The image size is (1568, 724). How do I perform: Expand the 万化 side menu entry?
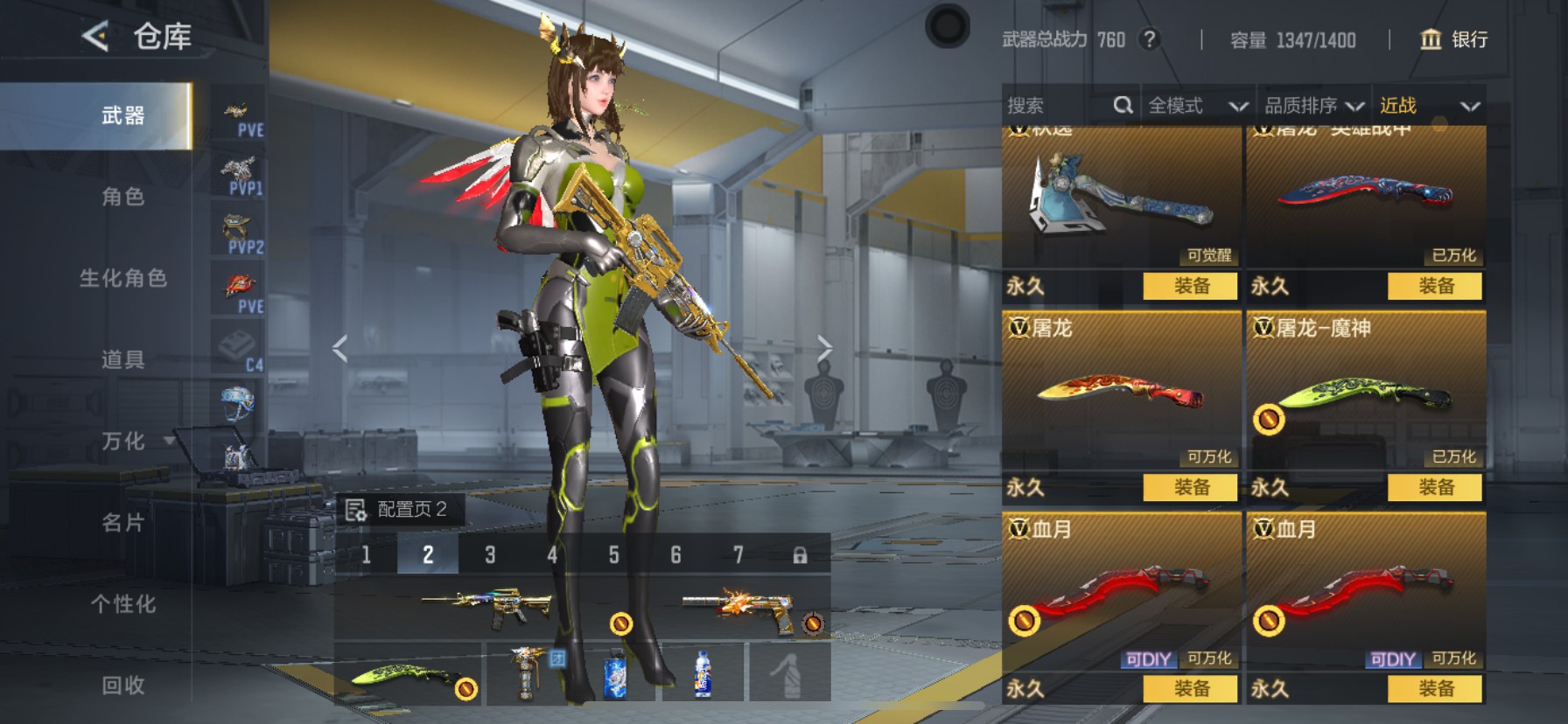click(131, 442)
